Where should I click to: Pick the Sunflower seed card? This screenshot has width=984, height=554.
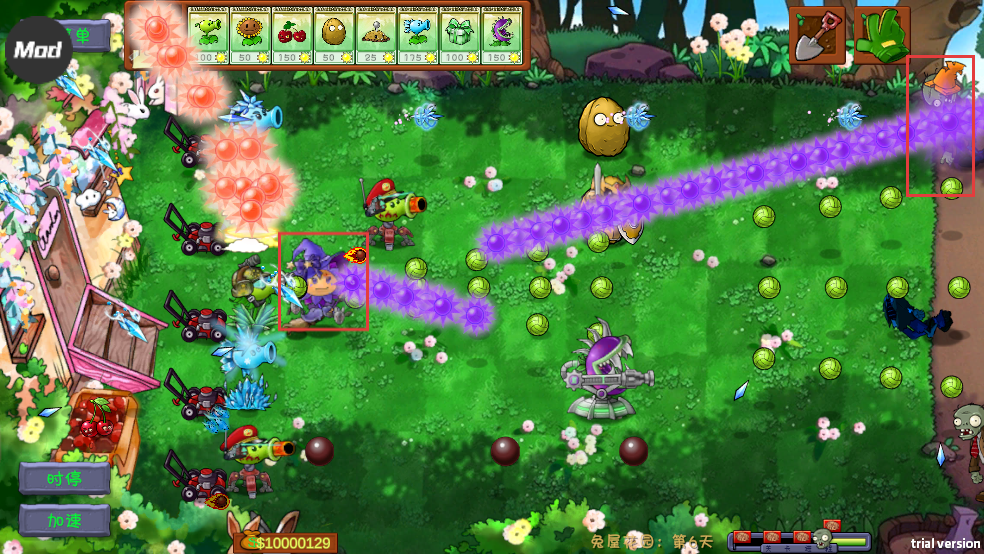(x=251, y=37)
